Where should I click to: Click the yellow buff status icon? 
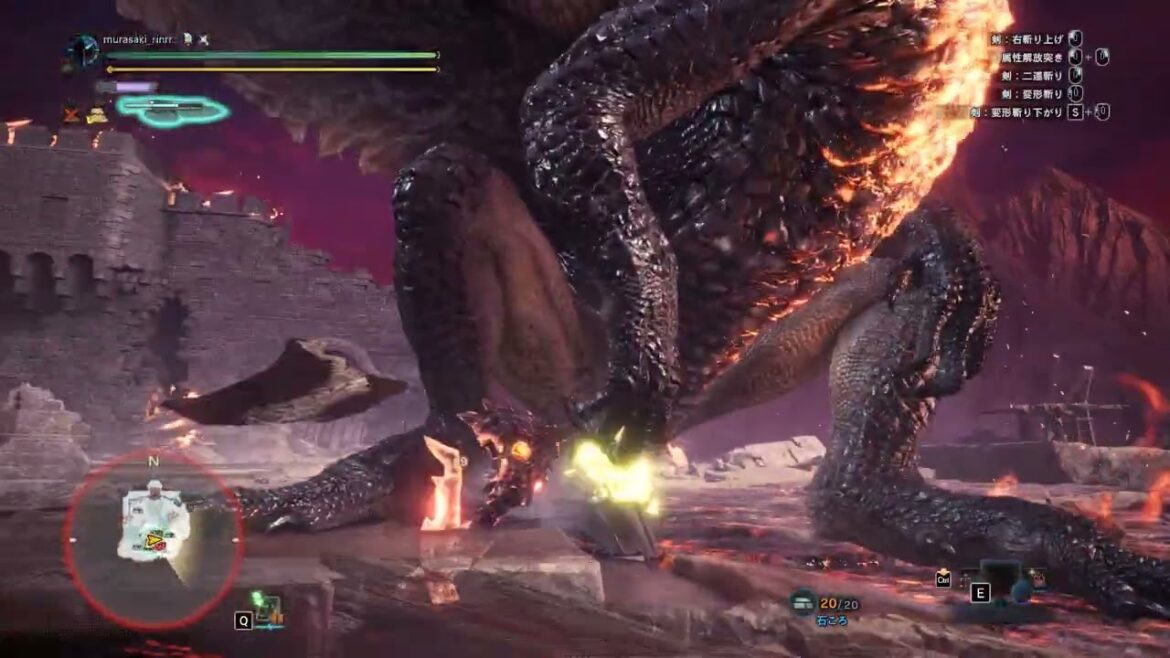(96, 115)
